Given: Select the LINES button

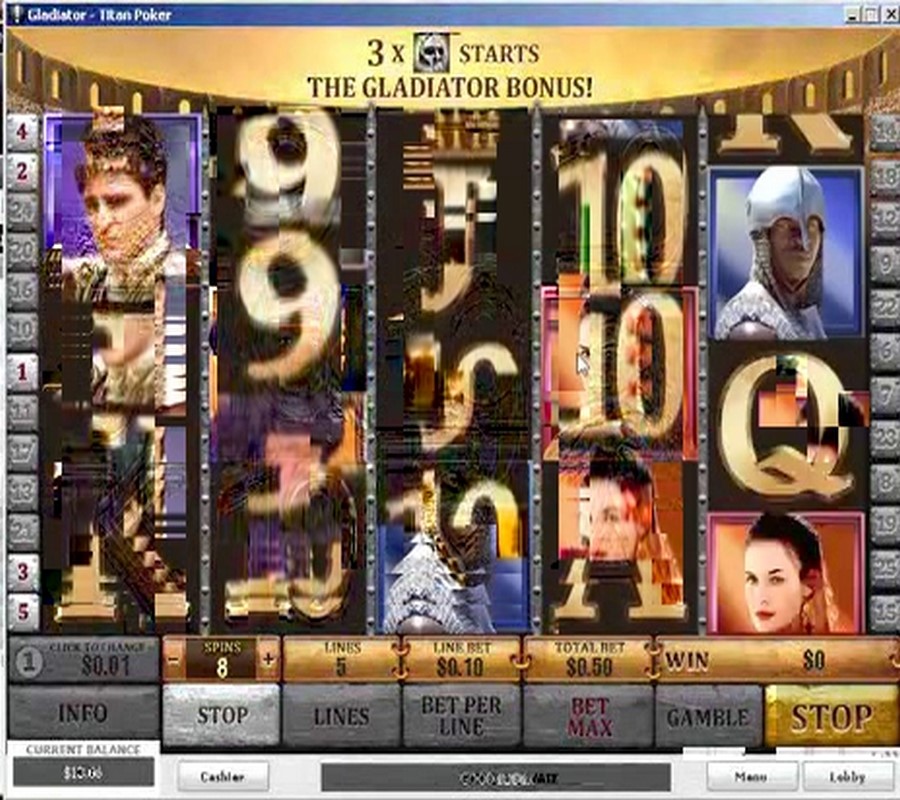Looking at the screenshot, I should [x=341, y=716].
